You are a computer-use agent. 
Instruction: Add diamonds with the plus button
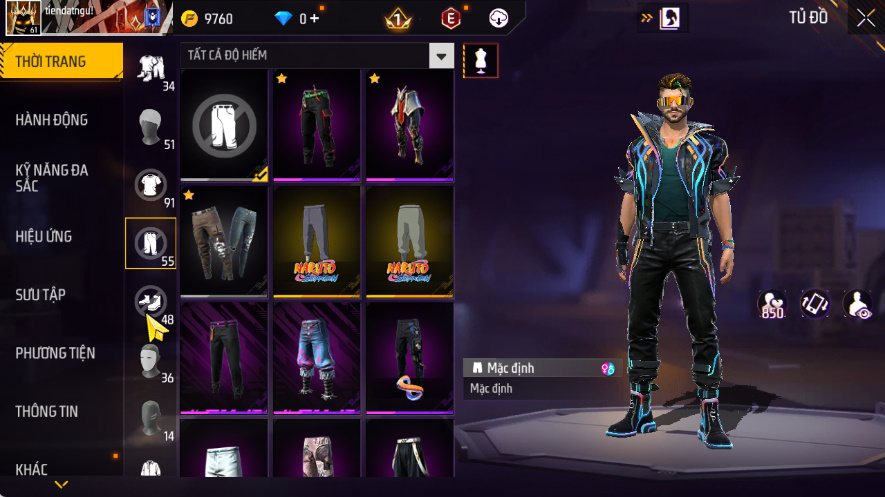click(x=315, y=18)
